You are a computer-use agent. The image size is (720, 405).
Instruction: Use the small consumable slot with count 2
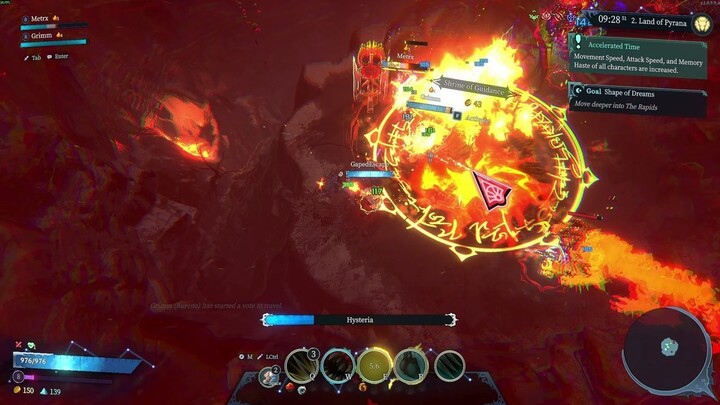pos(268,377)
